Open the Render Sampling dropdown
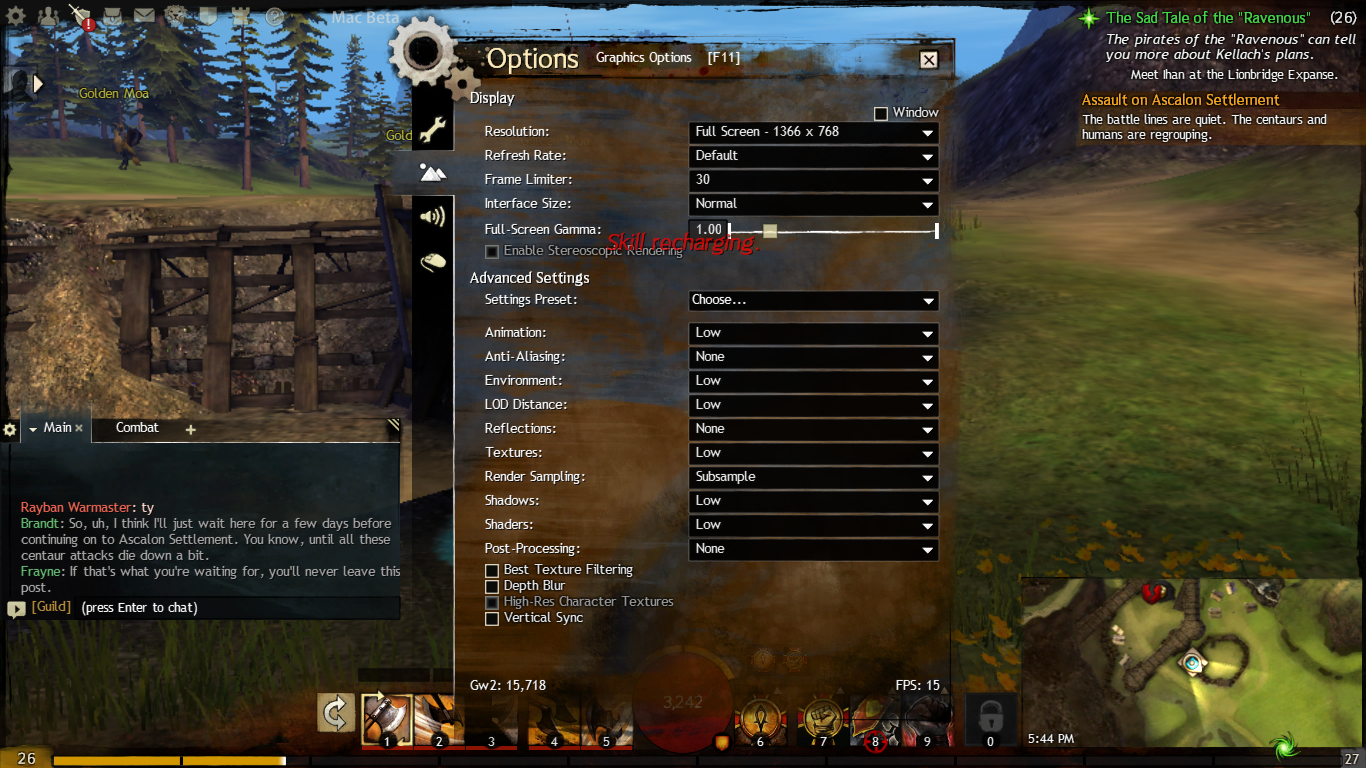1366x768 pixels. click(x=814, y=477)
